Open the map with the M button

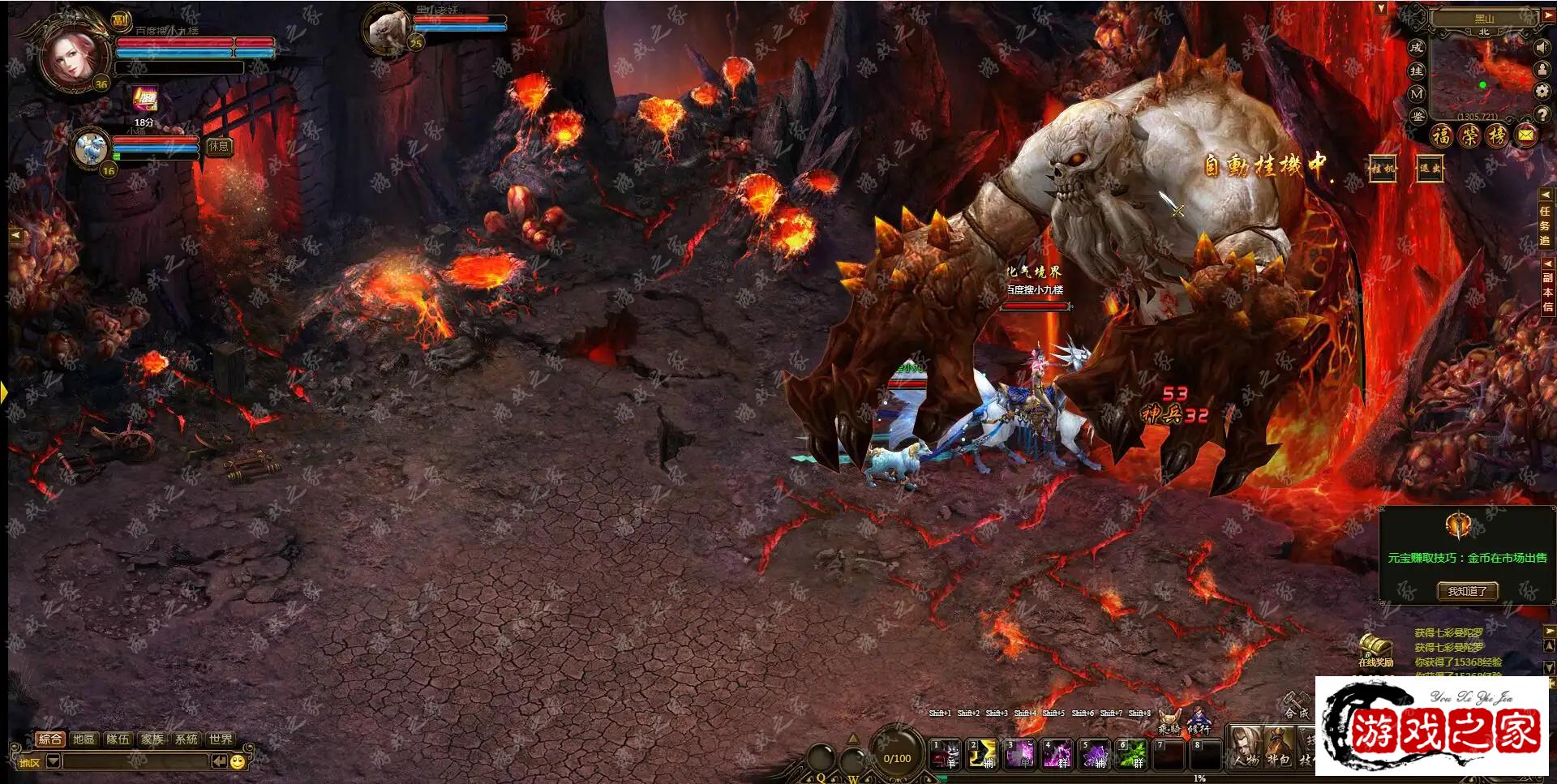(1417, 94)
